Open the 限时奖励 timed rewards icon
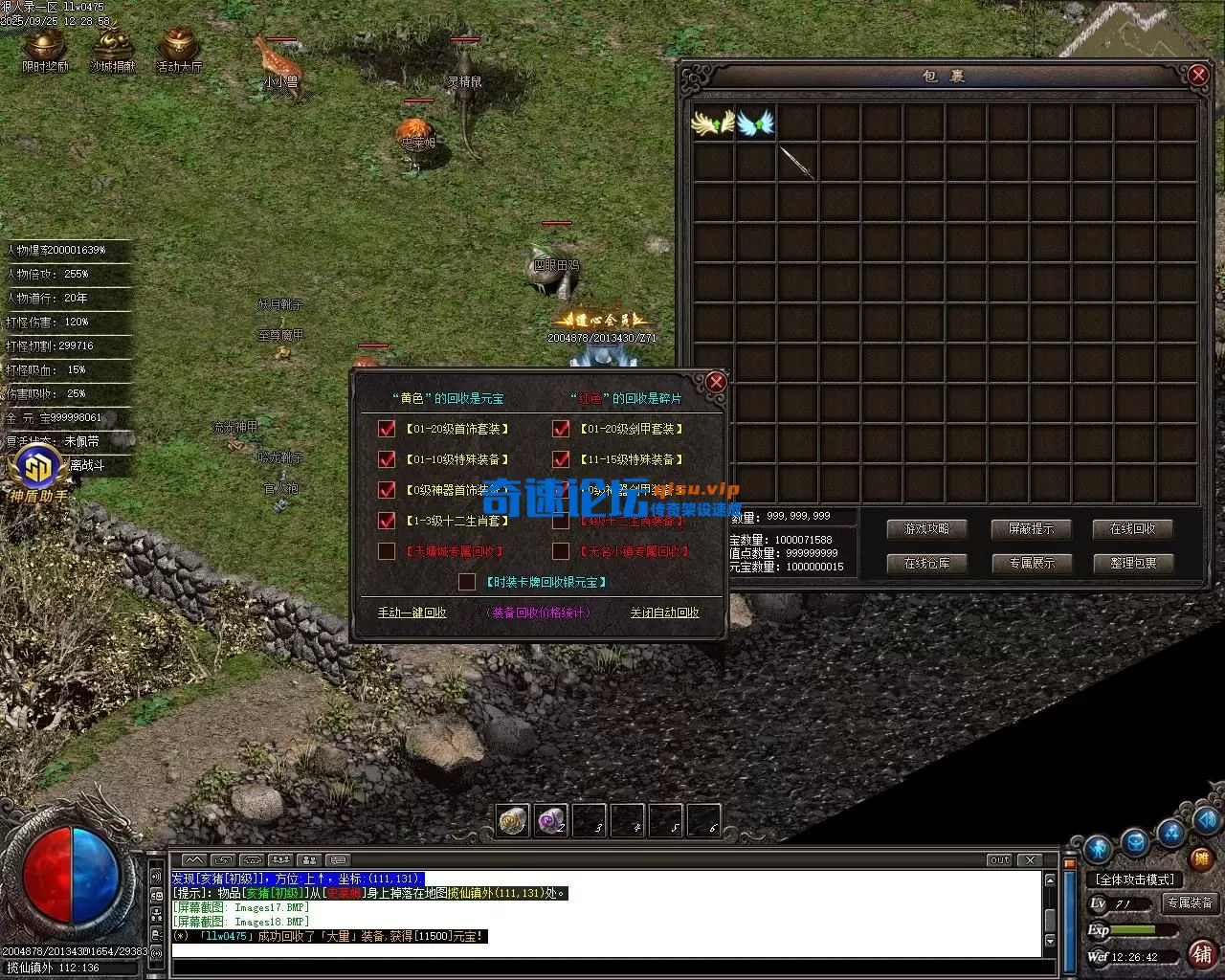Viewport: 1225px width, 980px height. [x=45, y=50]
